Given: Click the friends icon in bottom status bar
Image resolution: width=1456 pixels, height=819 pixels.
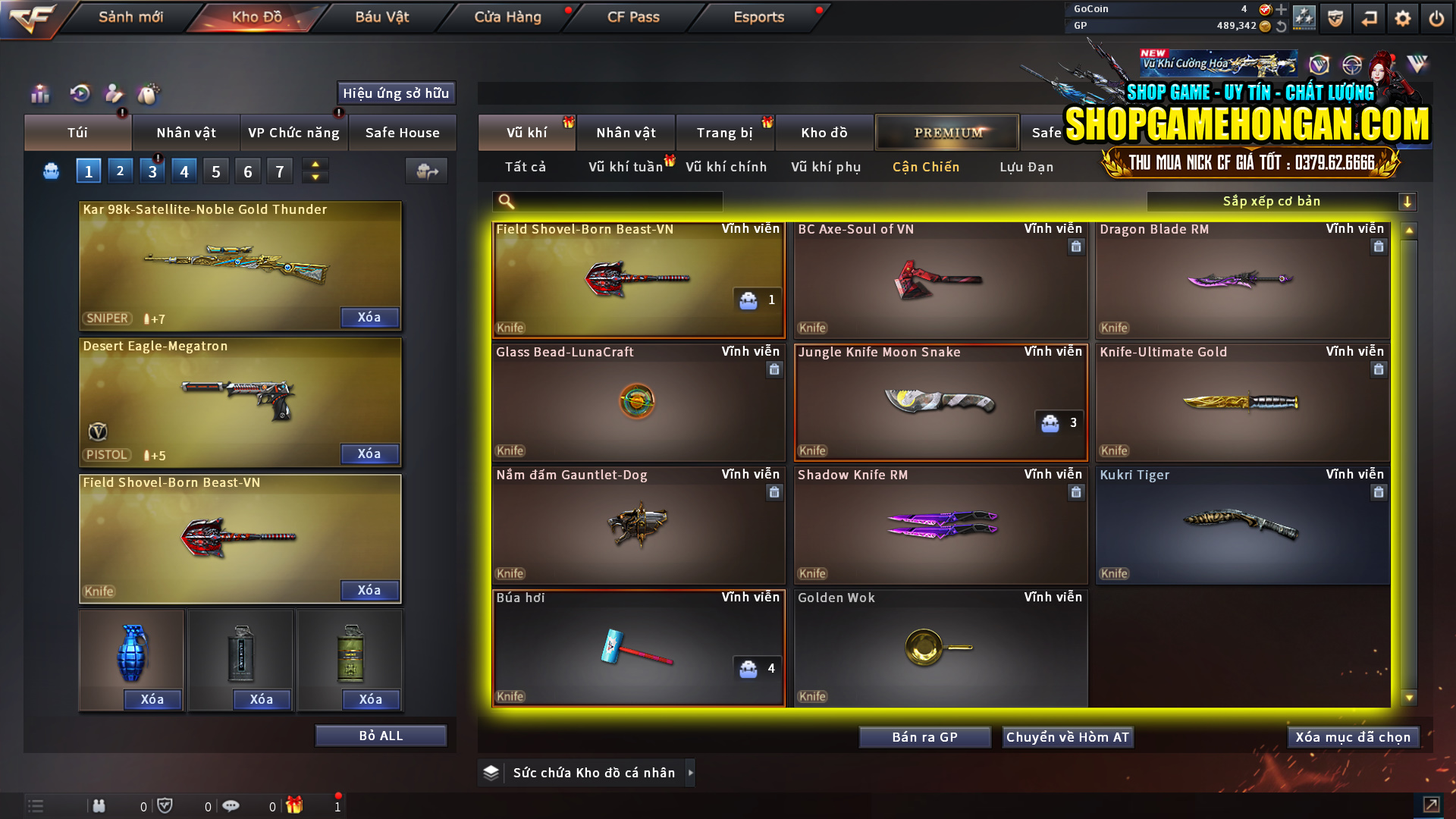Looking at the screenshot, I should click(99, 805).
